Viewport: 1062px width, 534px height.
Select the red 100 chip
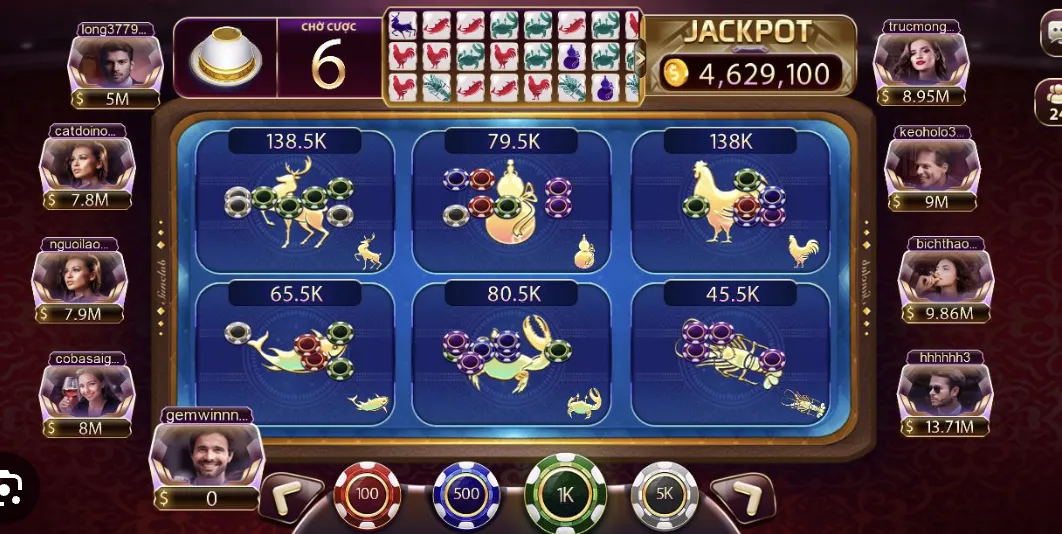tap(367, 494)
